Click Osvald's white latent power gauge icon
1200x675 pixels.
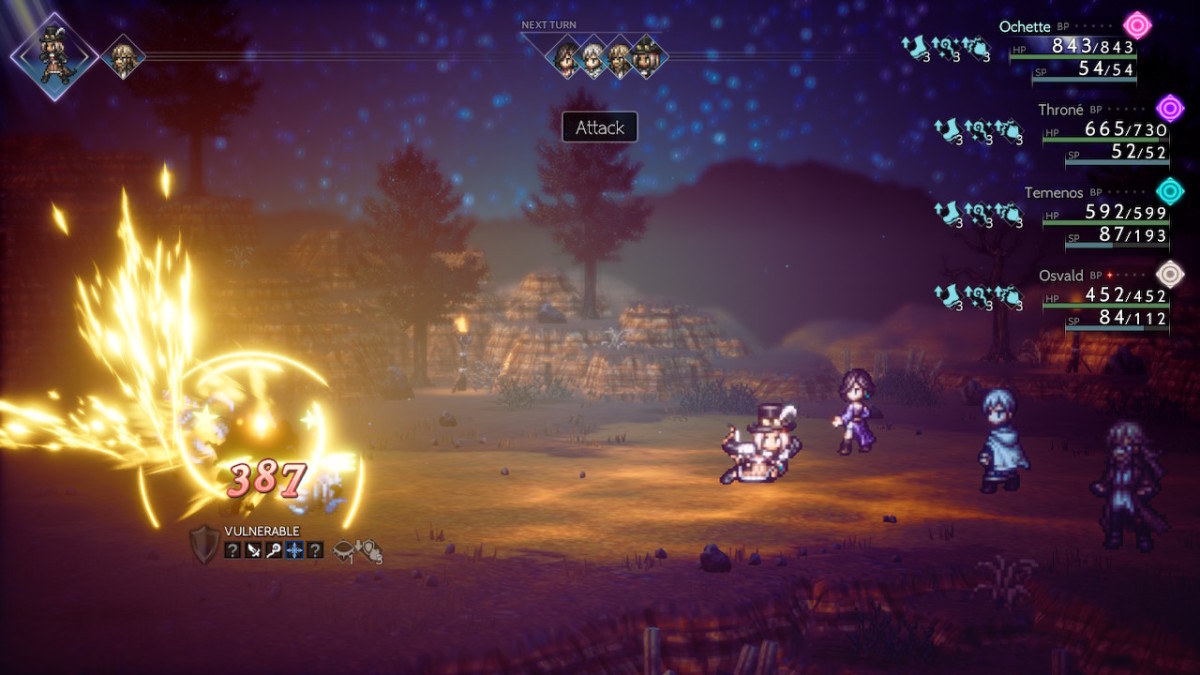pyautogui.click(x=1170, y=273)
